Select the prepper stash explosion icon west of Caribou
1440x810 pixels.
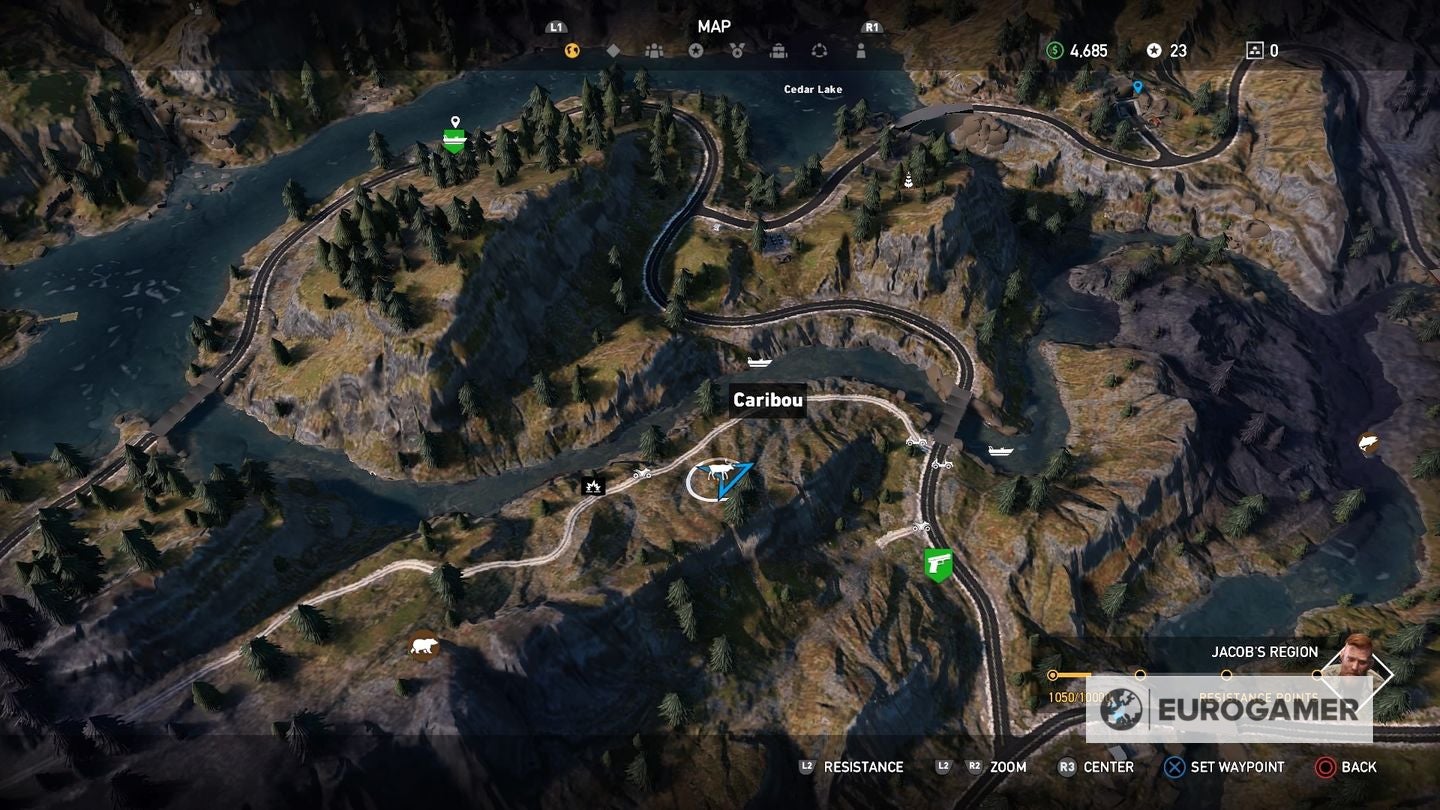(x=593, y=486)
